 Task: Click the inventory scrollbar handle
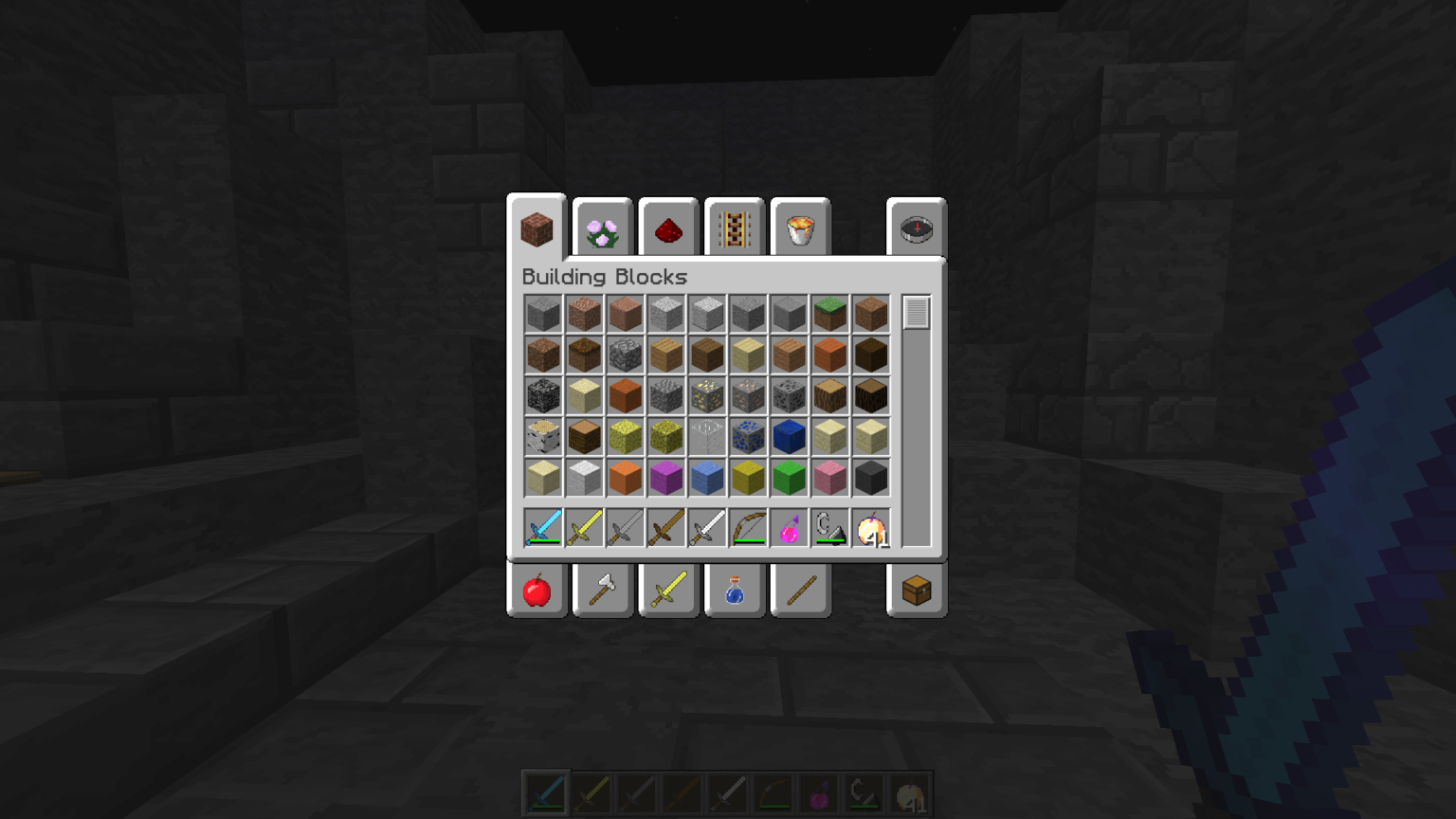pos(916,311)
